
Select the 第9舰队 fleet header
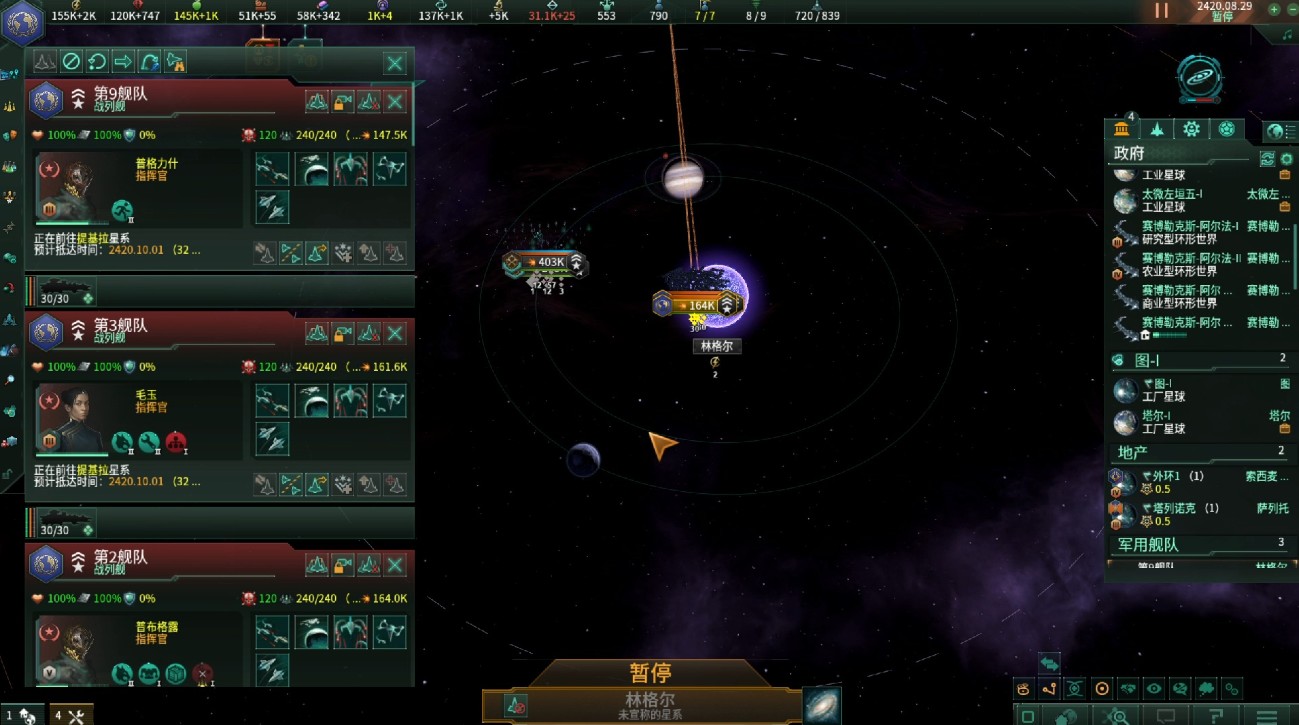click(150, 98)
